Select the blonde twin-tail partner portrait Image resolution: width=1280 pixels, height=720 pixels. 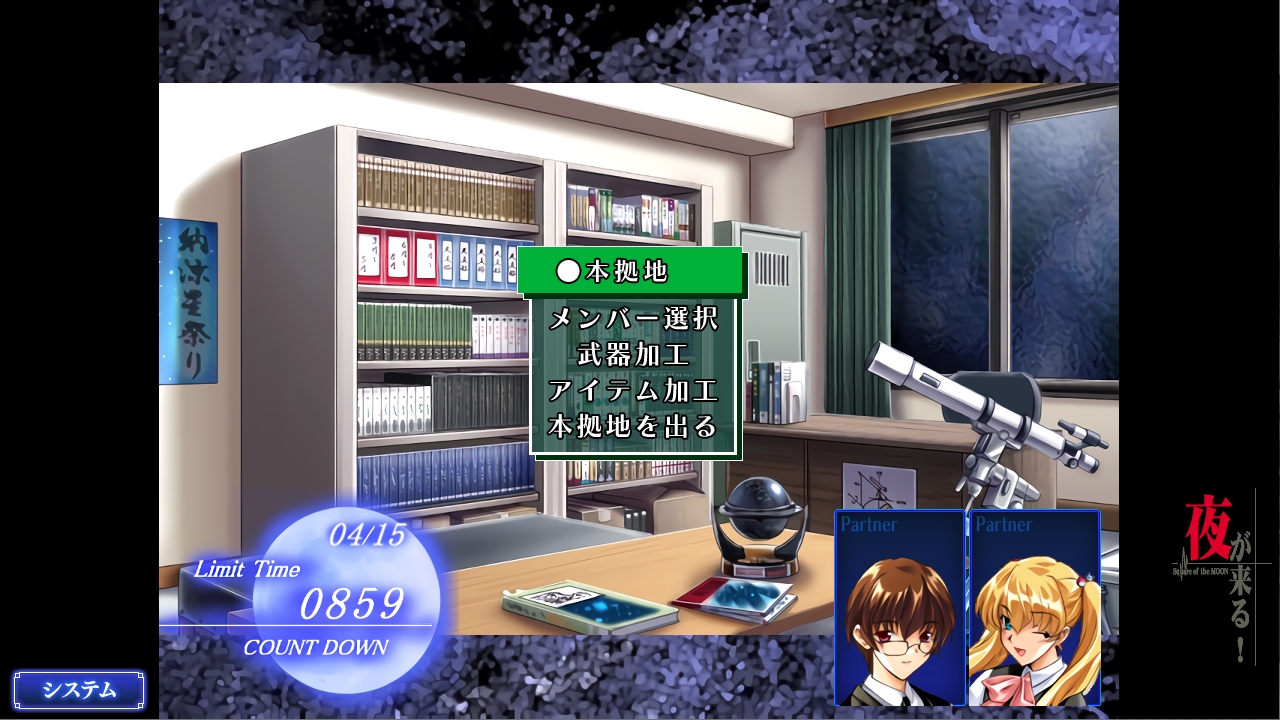pos(1034,609)
